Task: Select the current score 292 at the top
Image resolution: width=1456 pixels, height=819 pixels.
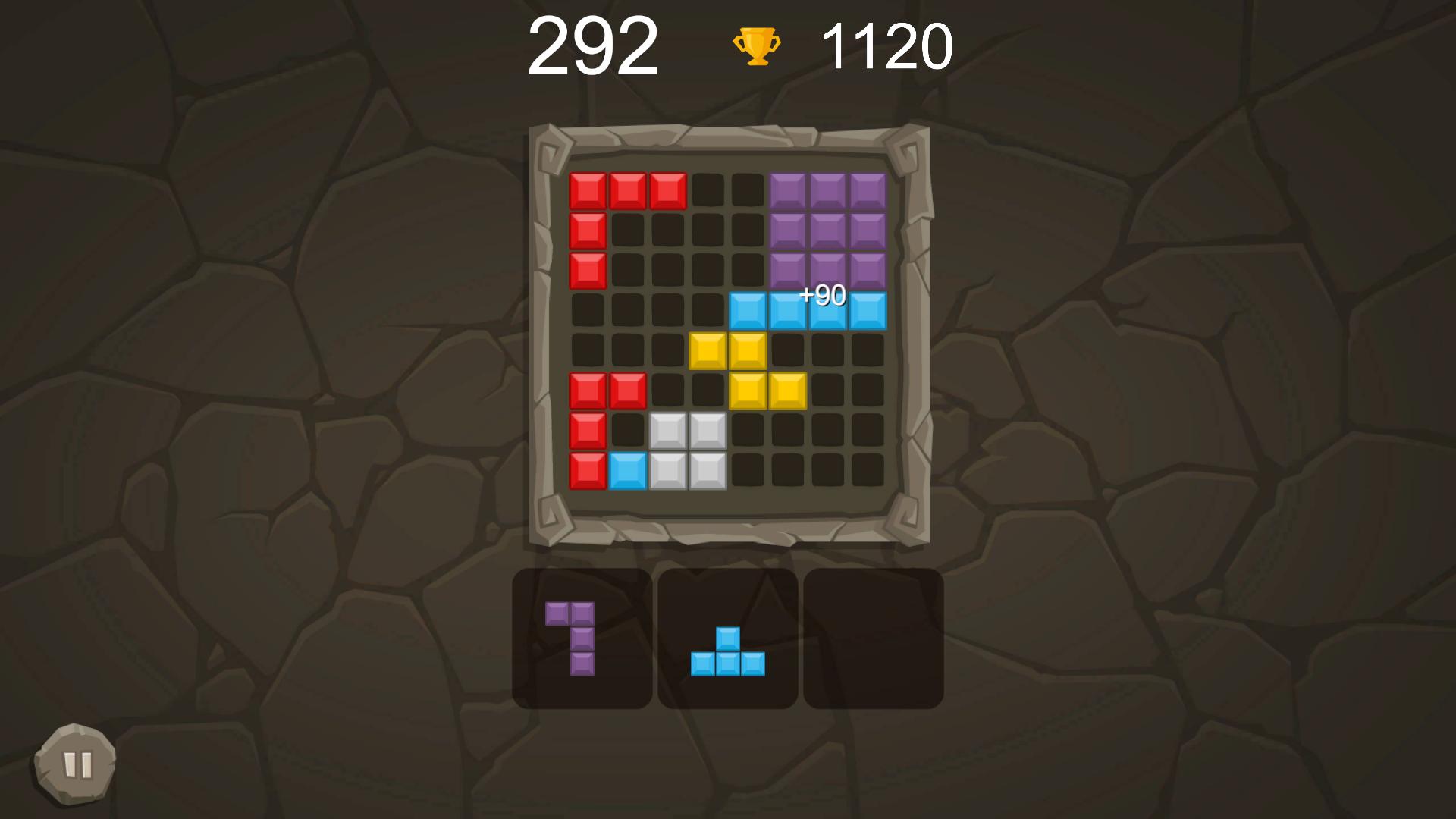Action: [x=595, y=45]
